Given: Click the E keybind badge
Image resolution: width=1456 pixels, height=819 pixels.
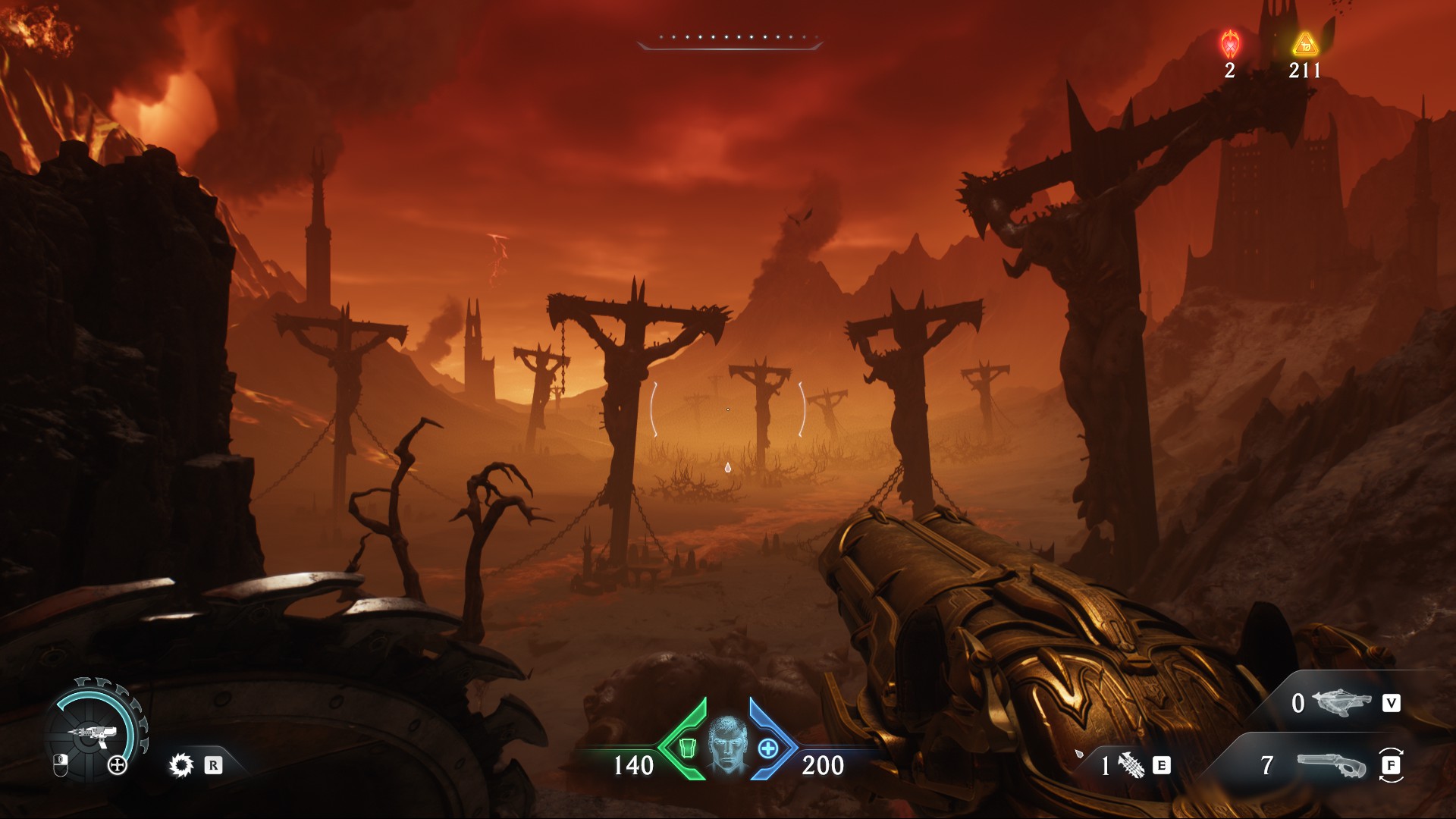Looking at the screenshot, I should coord(1161,766).
